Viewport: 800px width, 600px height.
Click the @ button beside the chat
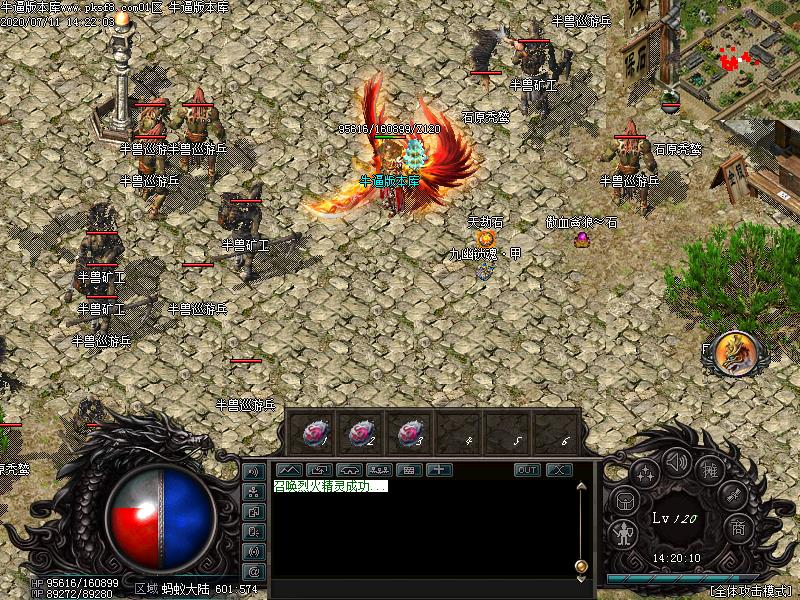point(254,571)
